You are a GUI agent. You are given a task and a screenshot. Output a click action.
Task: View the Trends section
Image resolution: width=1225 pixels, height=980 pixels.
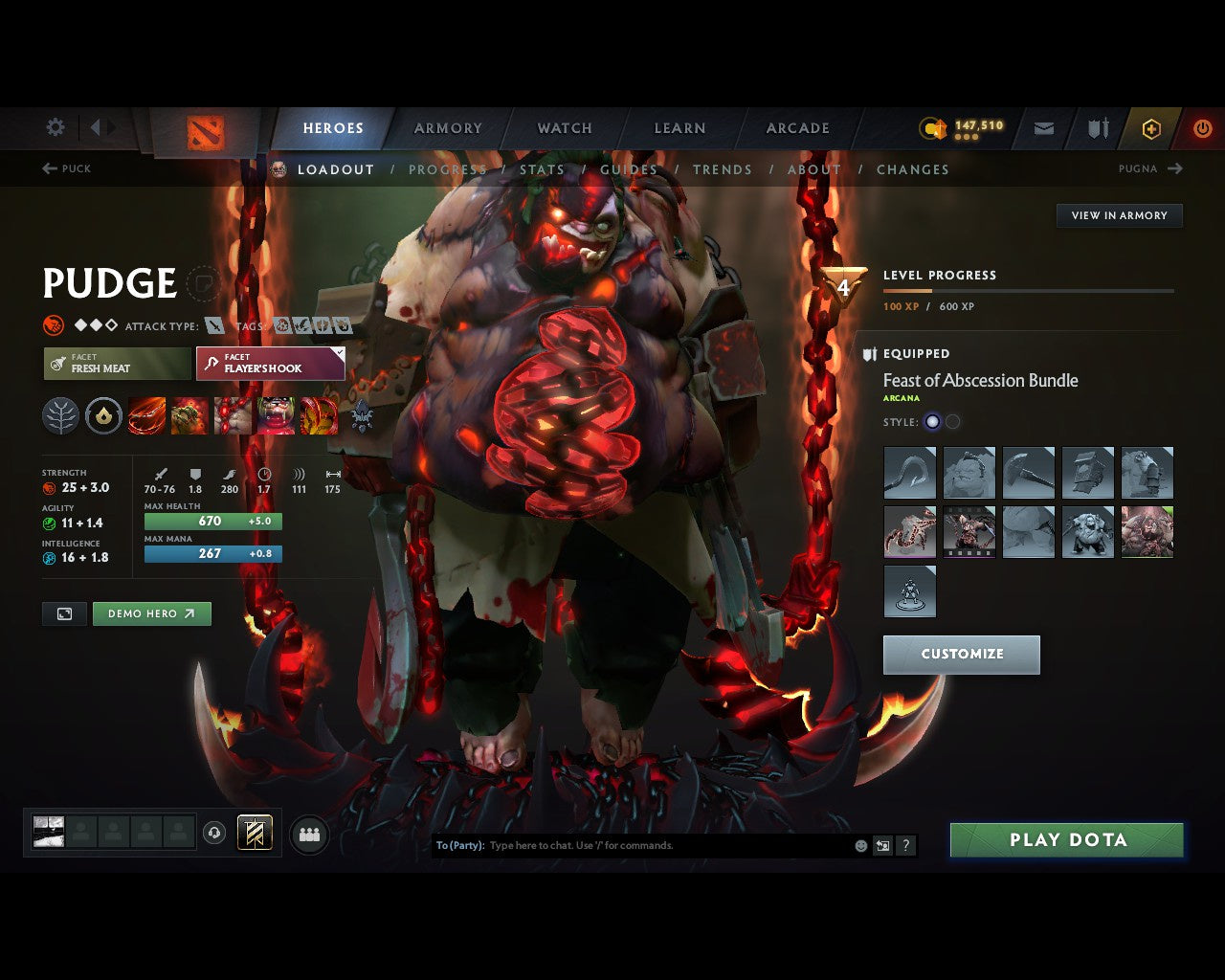coord(722,169)
